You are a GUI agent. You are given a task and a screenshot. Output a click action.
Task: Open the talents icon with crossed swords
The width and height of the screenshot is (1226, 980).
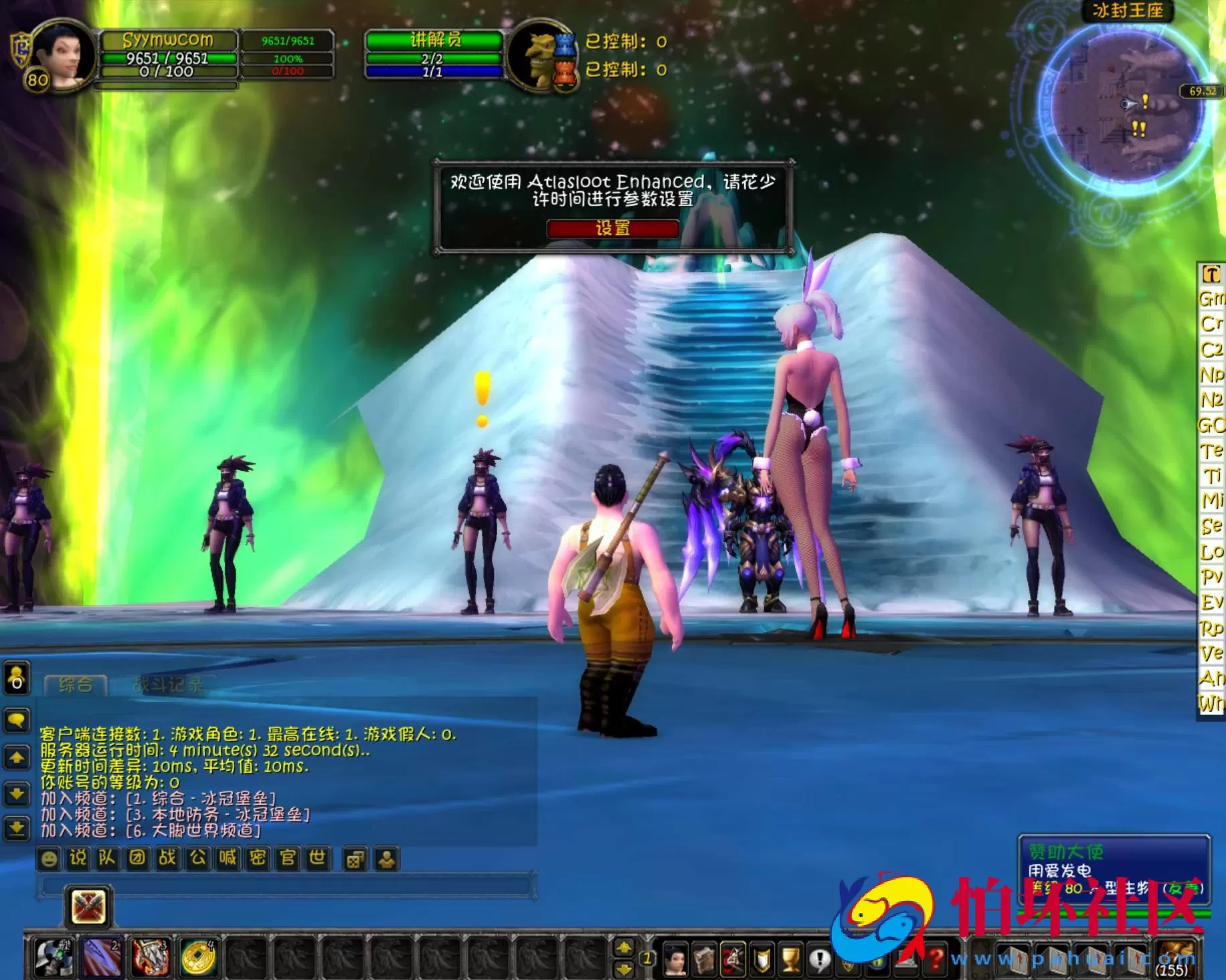click(731, 957)
